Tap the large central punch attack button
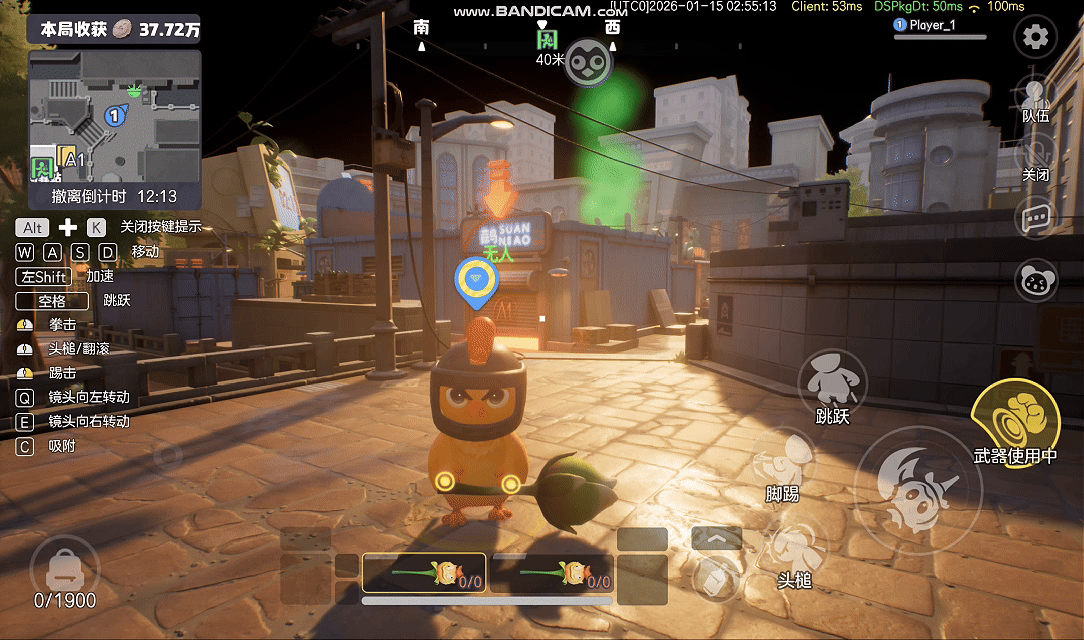This screenshot has width=1084, height=640. click(917, 489)
